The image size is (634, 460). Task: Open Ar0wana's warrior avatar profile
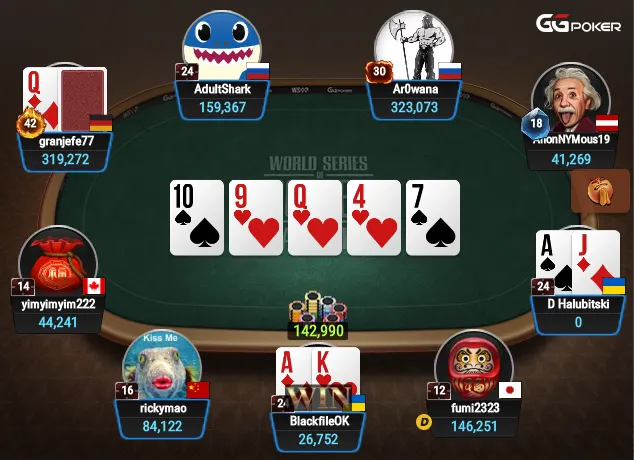pos(412,47)
